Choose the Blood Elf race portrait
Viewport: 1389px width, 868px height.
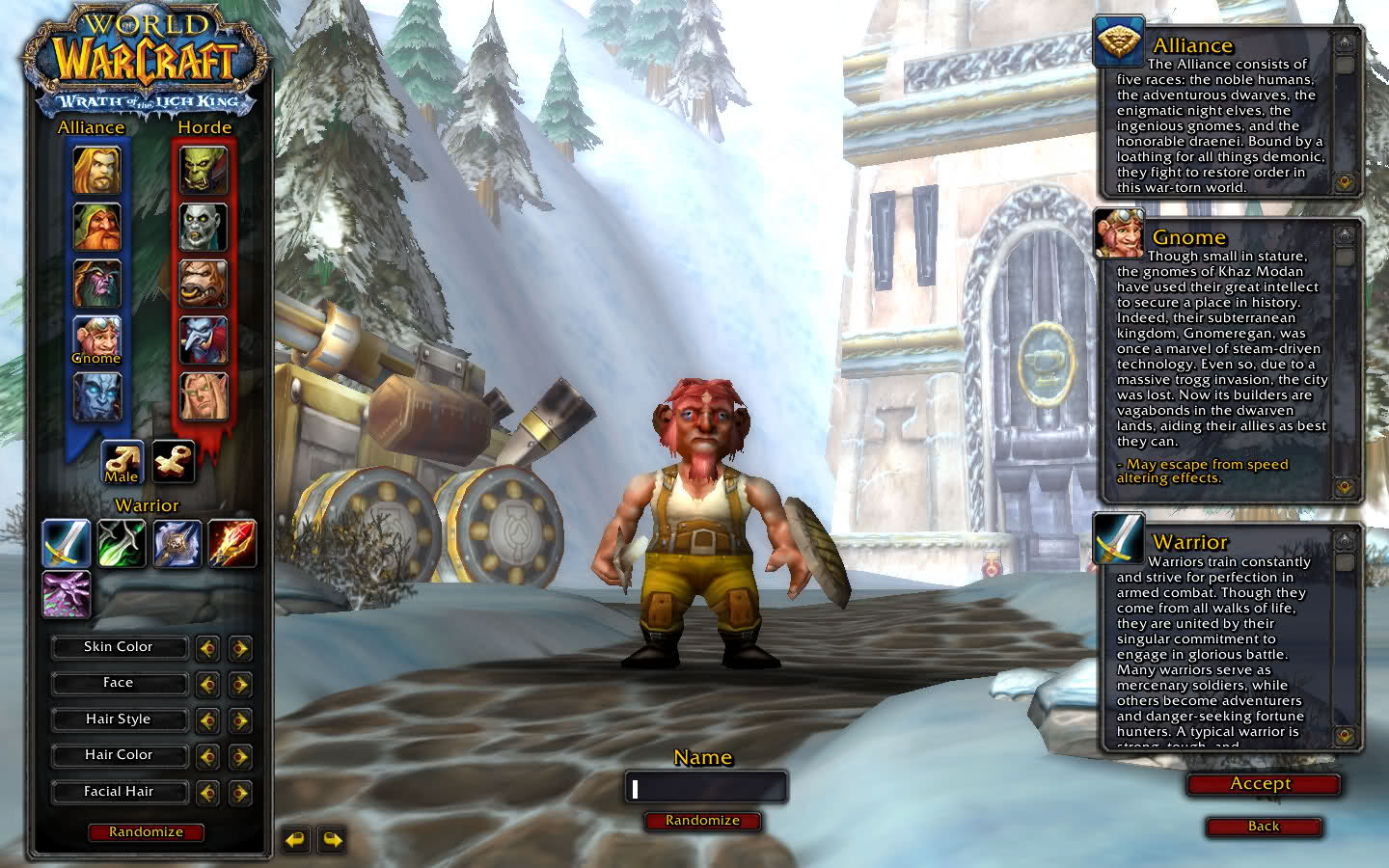(x=204, y=396)
